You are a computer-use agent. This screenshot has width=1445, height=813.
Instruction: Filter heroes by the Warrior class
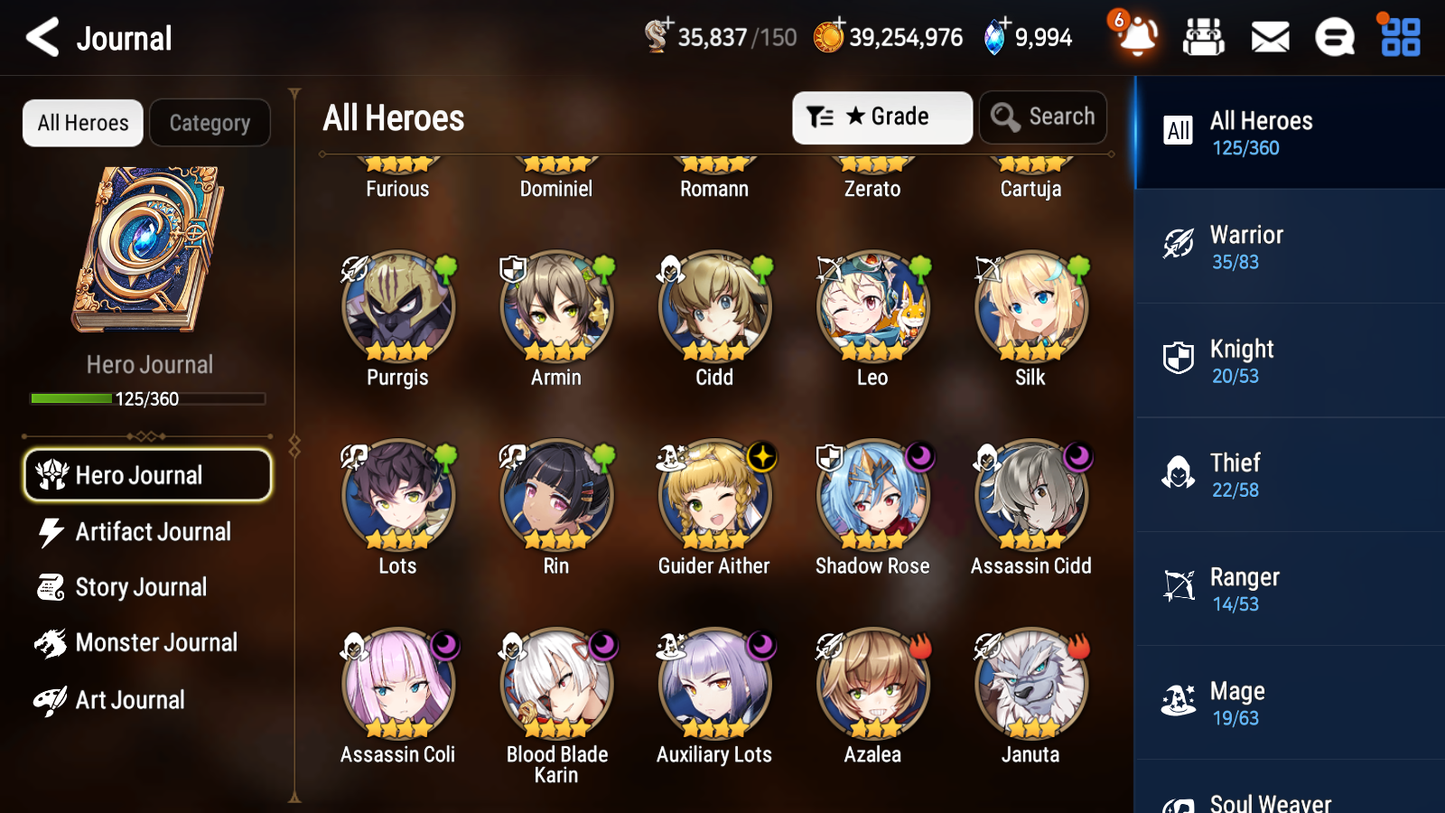click(x=1289, y=246)
